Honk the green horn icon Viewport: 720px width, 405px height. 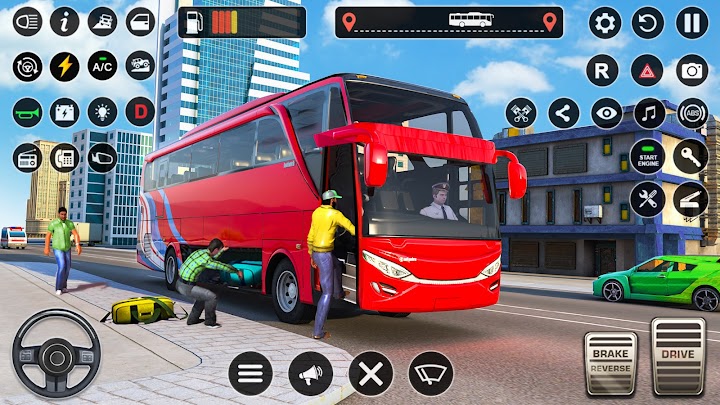coord(27,111)
